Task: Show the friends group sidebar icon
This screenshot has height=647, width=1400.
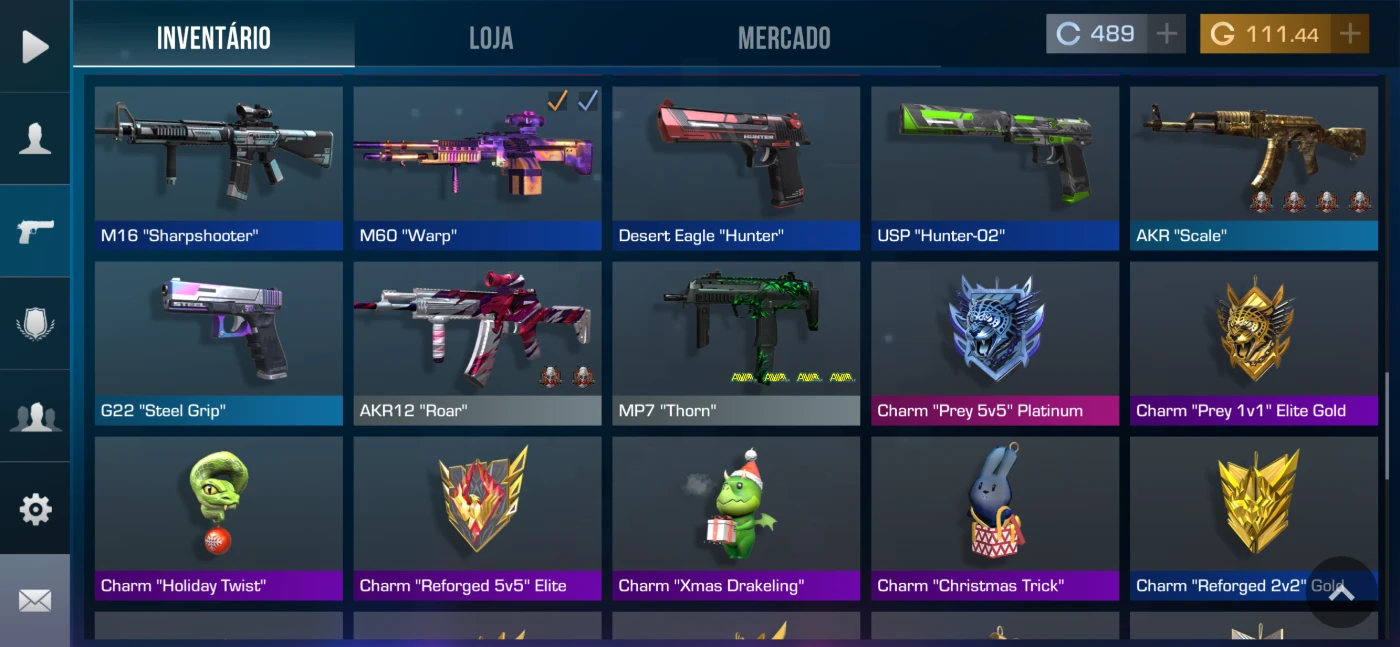Action: coord(35,416)
